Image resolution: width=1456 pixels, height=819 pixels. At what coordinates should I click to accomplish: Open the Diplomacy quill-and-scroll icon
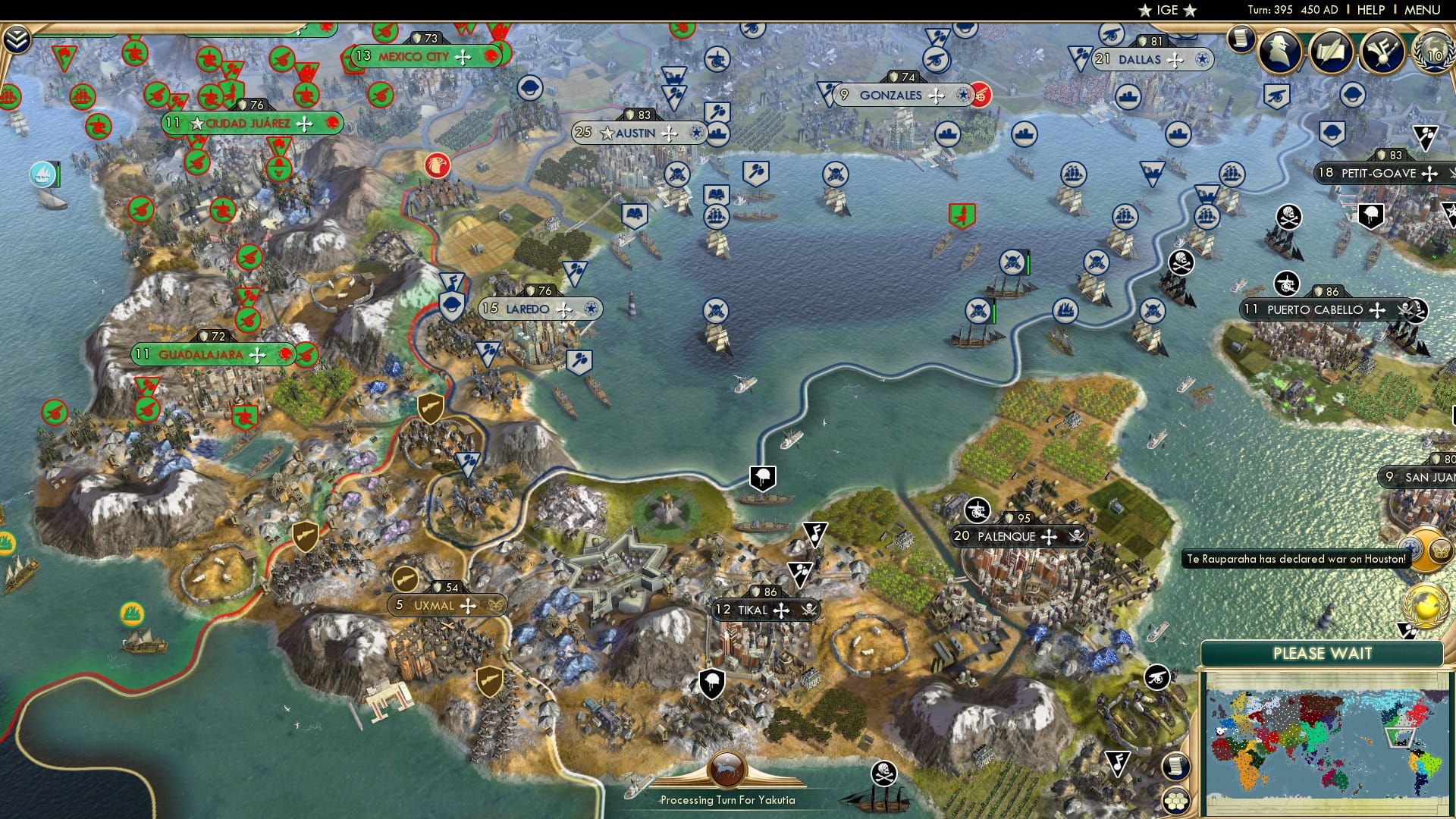[1332, 51]
